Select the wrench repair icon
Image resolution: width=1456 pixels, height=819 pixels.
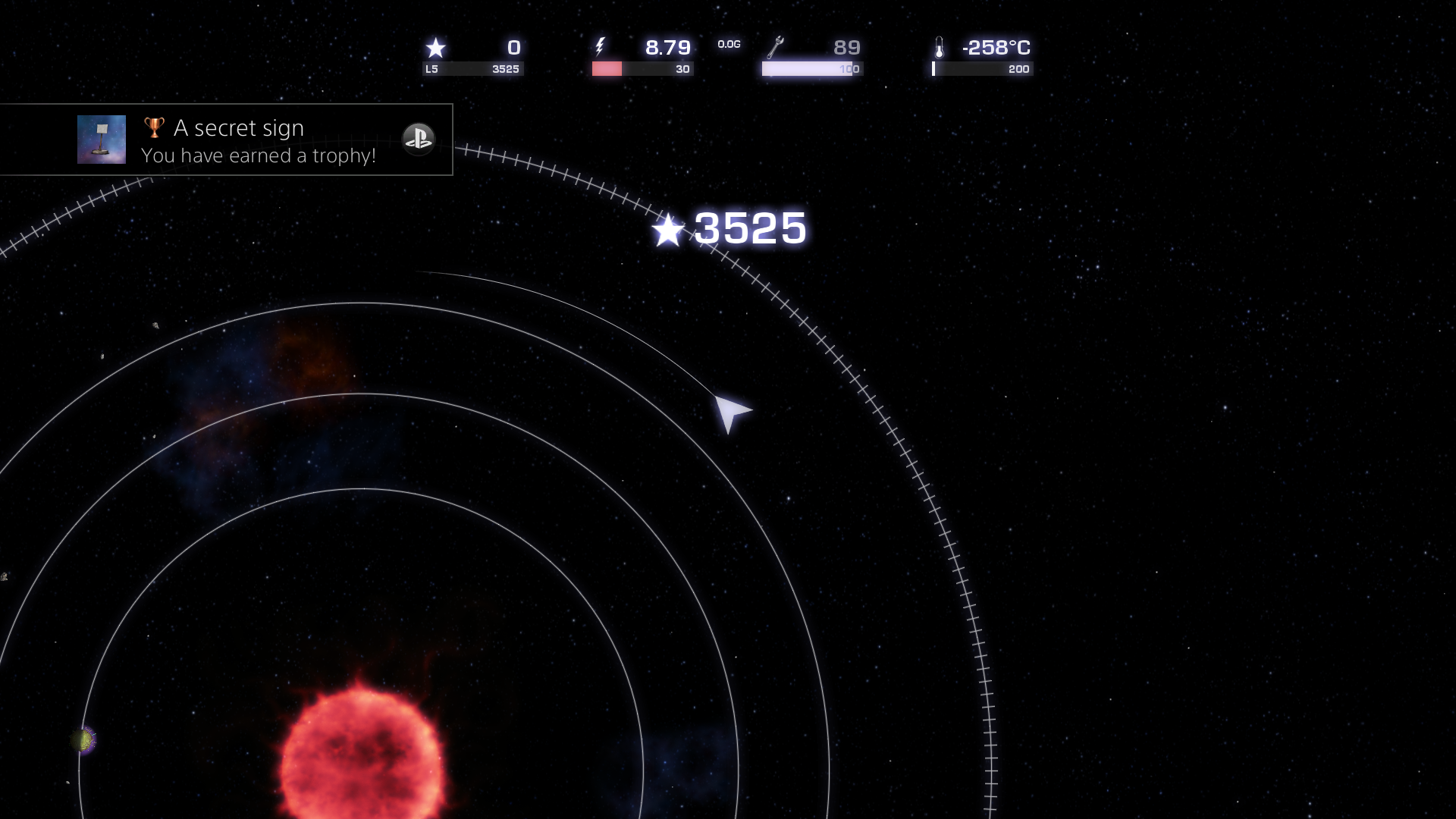(775, 48)
